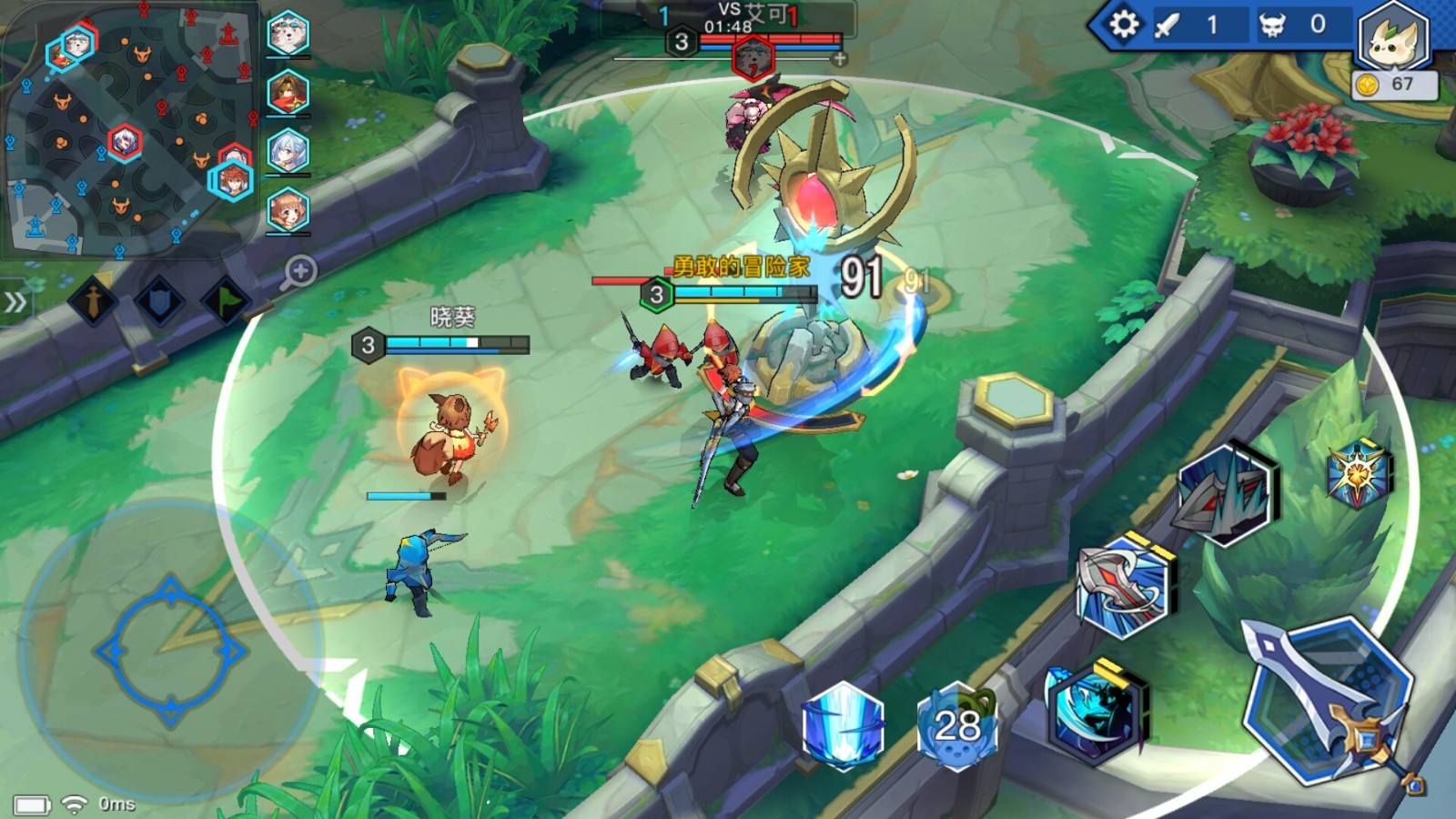Expand the double-arrow side panel
The height and width of the screenshot is (819, 1456).
15,302
